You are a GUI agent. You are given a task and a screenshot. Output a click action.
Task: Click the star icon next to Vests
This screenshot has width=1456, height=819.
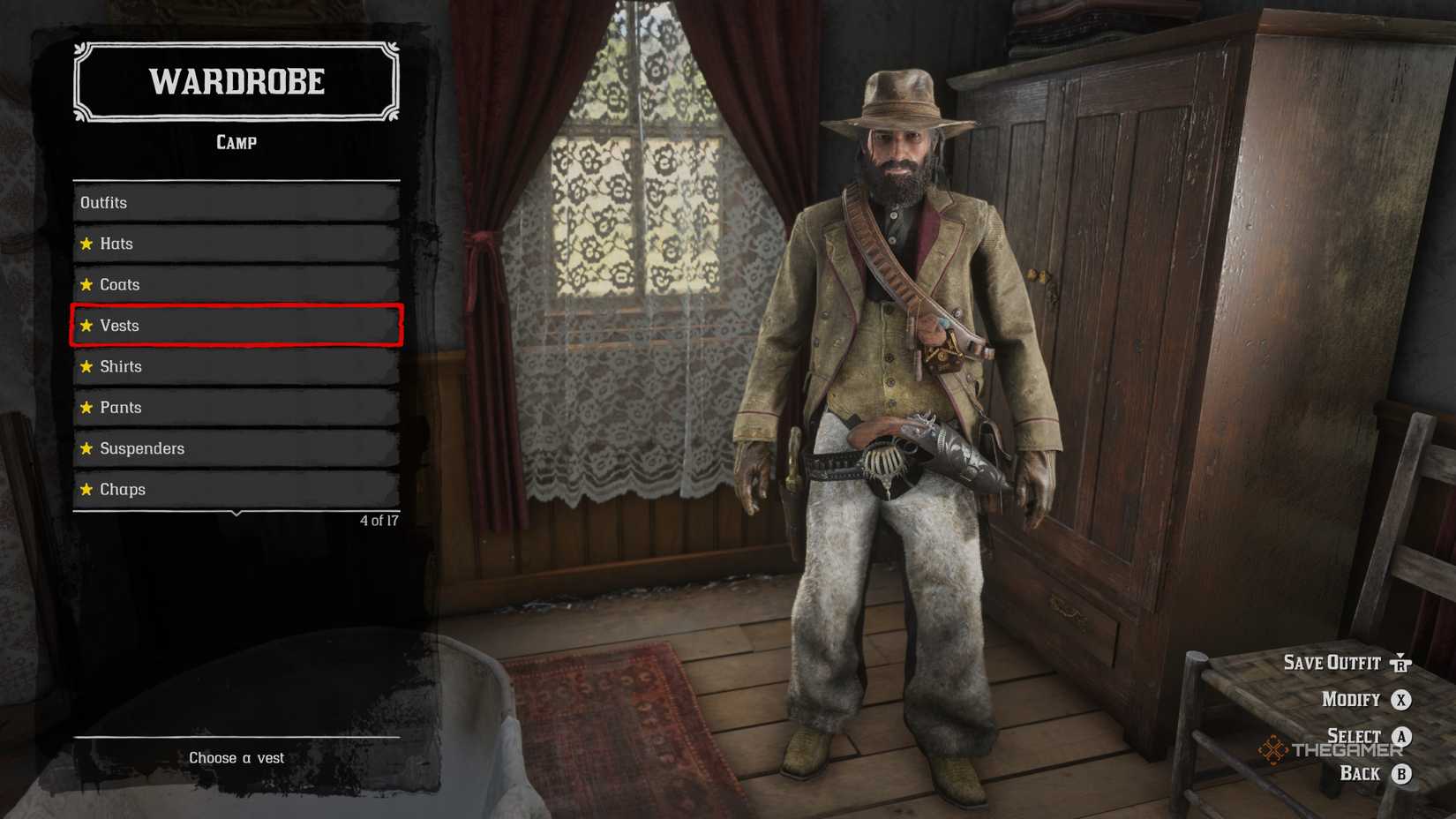pos(86,326)
